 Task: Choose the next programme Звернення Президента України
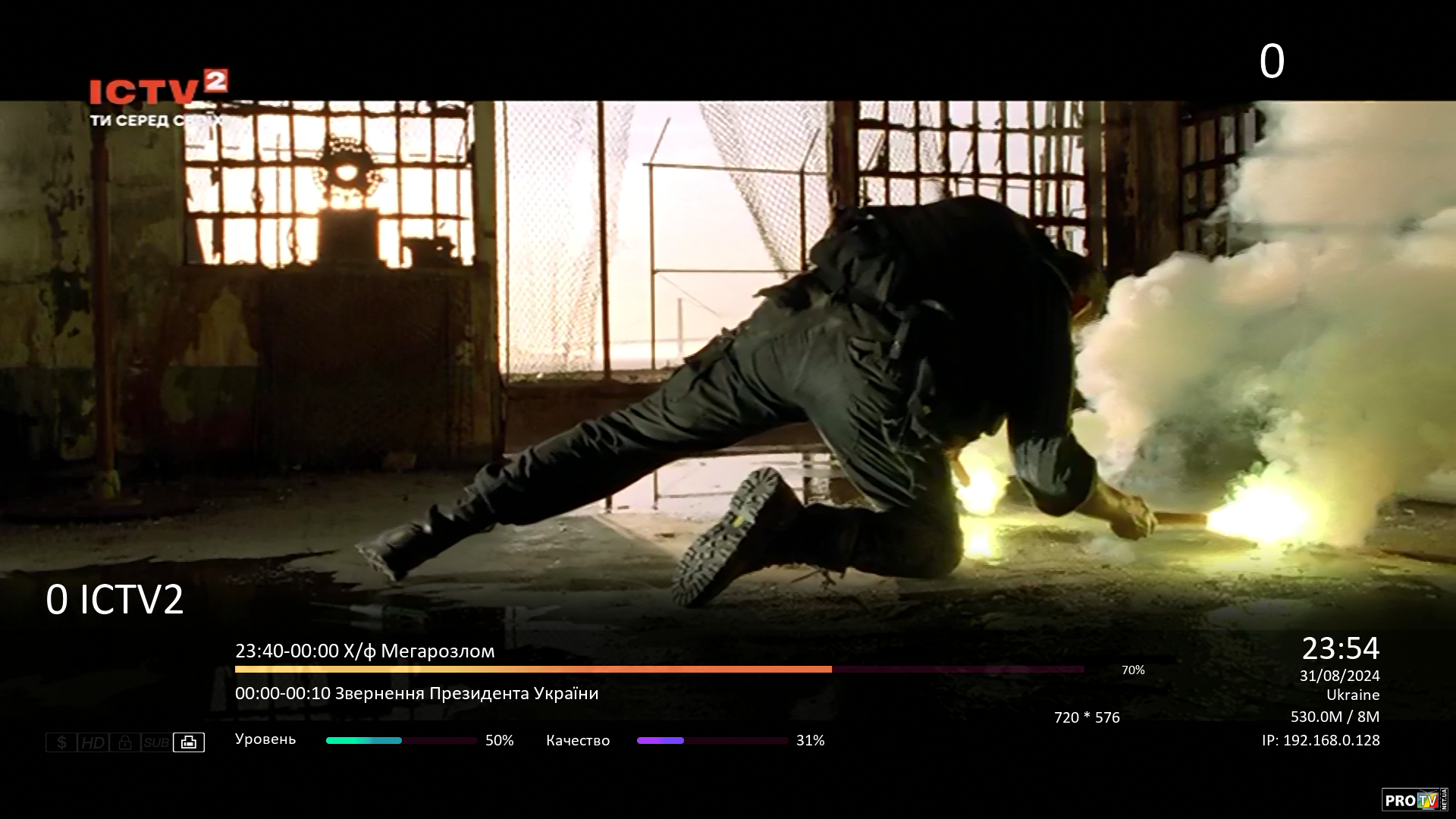coord(416,694)
